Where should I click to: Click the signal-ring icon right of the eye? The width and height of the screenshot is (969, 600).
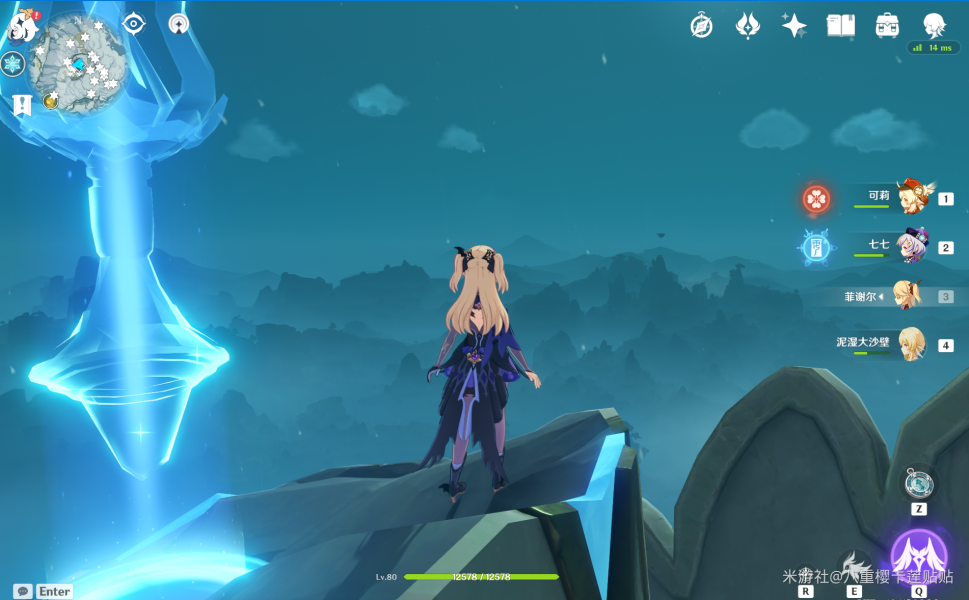coord(179,23)
